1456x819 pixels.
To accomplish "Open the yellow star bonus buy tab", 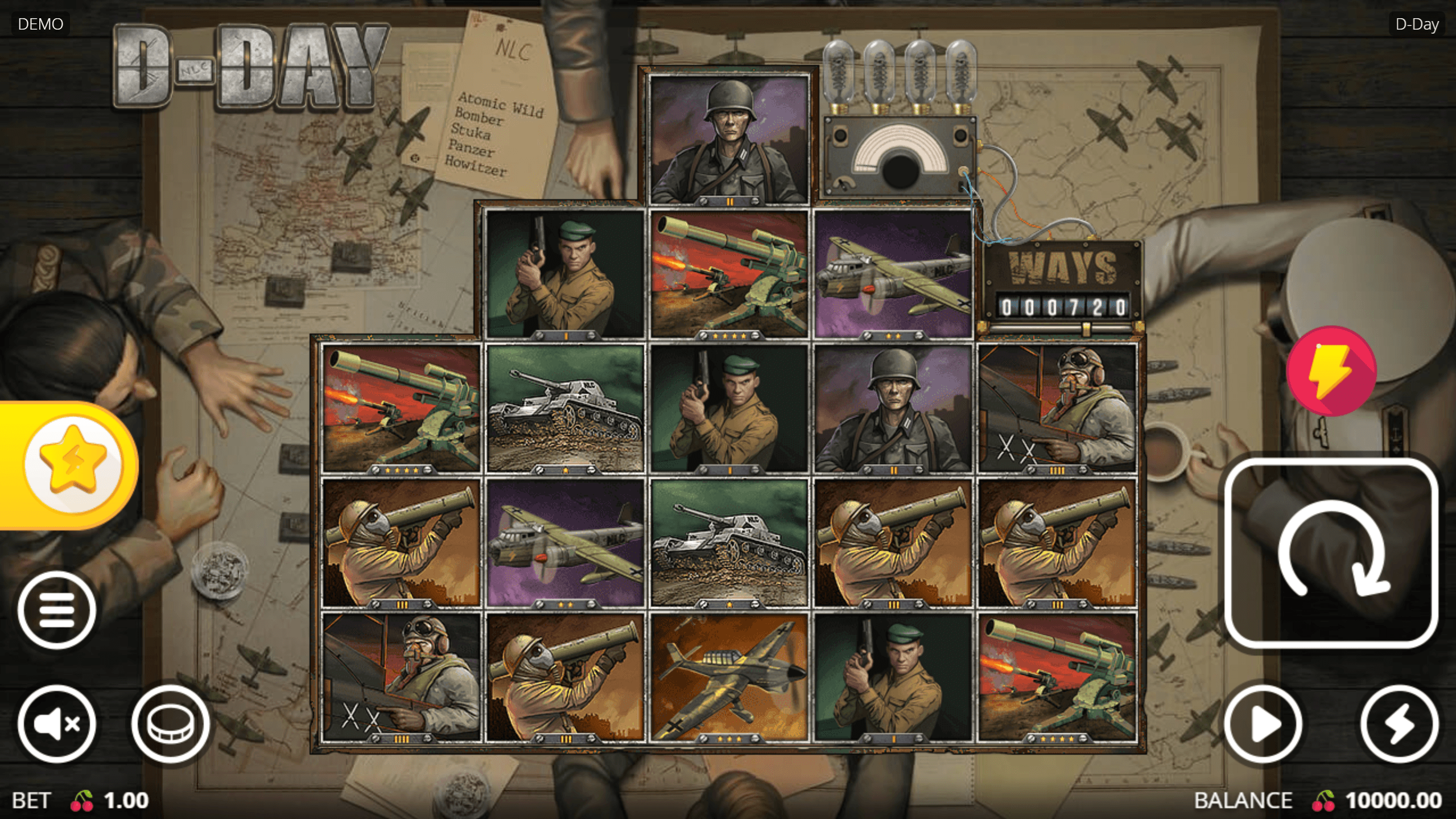I will (x=72, y=465).
